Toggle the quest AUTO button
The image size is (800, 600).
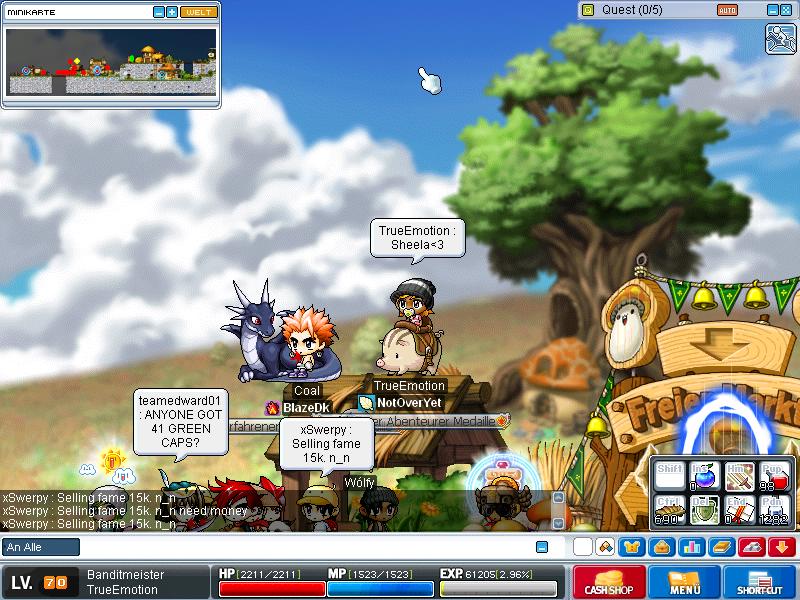pyautogui.click(x=727, y=9)
